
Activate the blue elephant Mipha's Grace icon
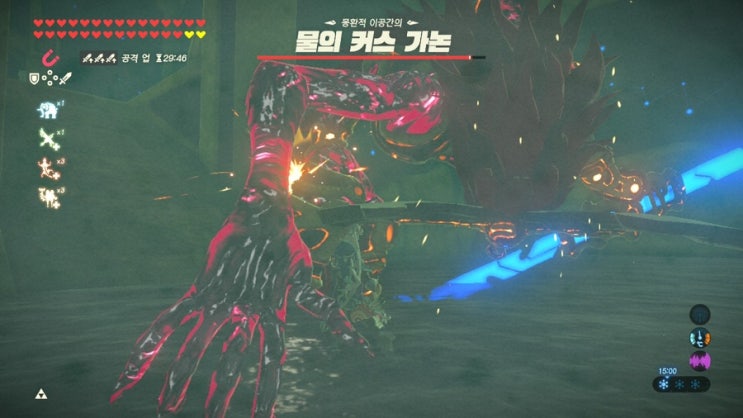coord(45,112)
